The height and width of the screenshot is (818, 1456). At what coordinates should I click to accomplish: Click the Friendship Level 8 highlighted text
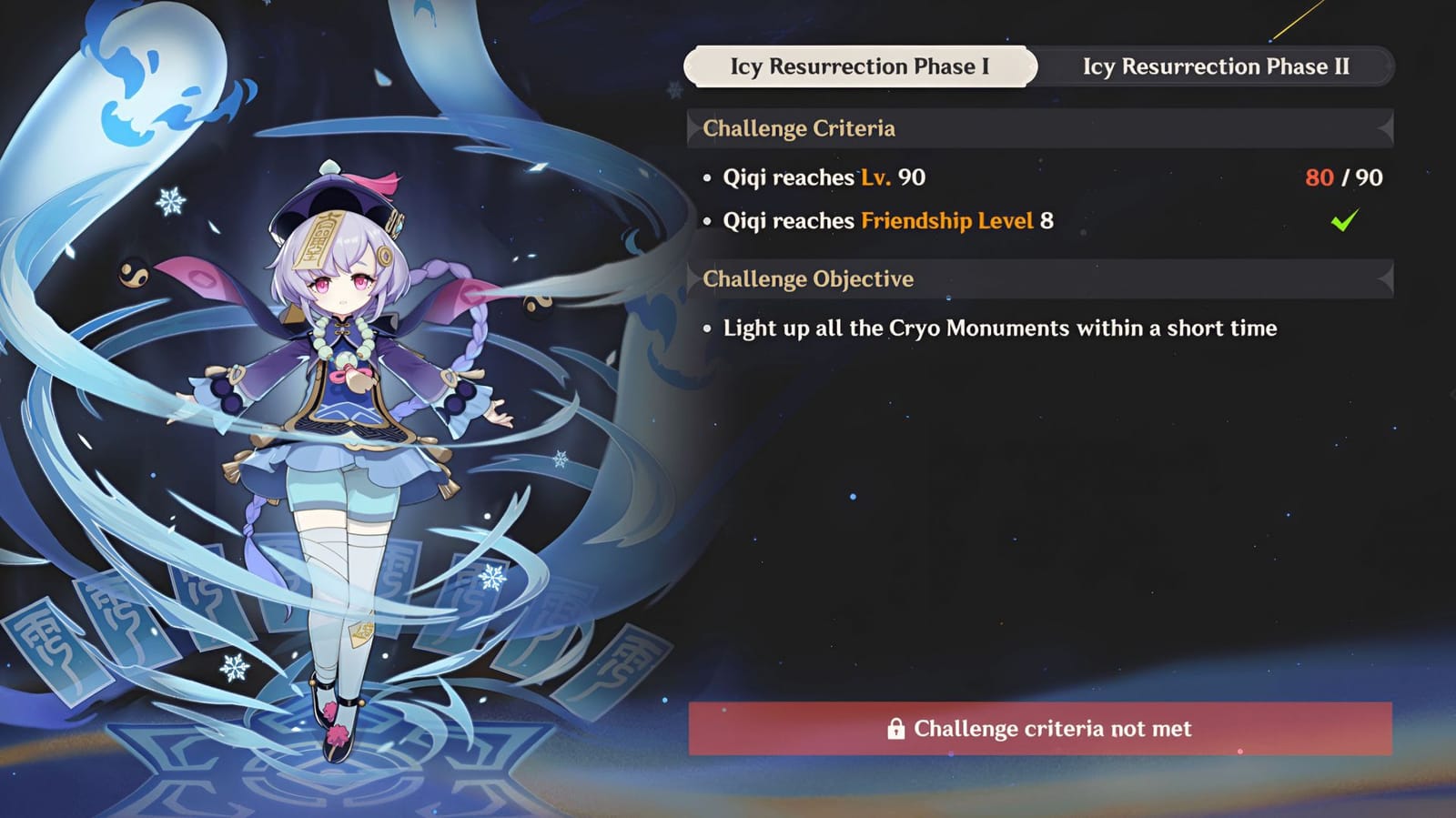pyautogui.click(x=948, y=220)
